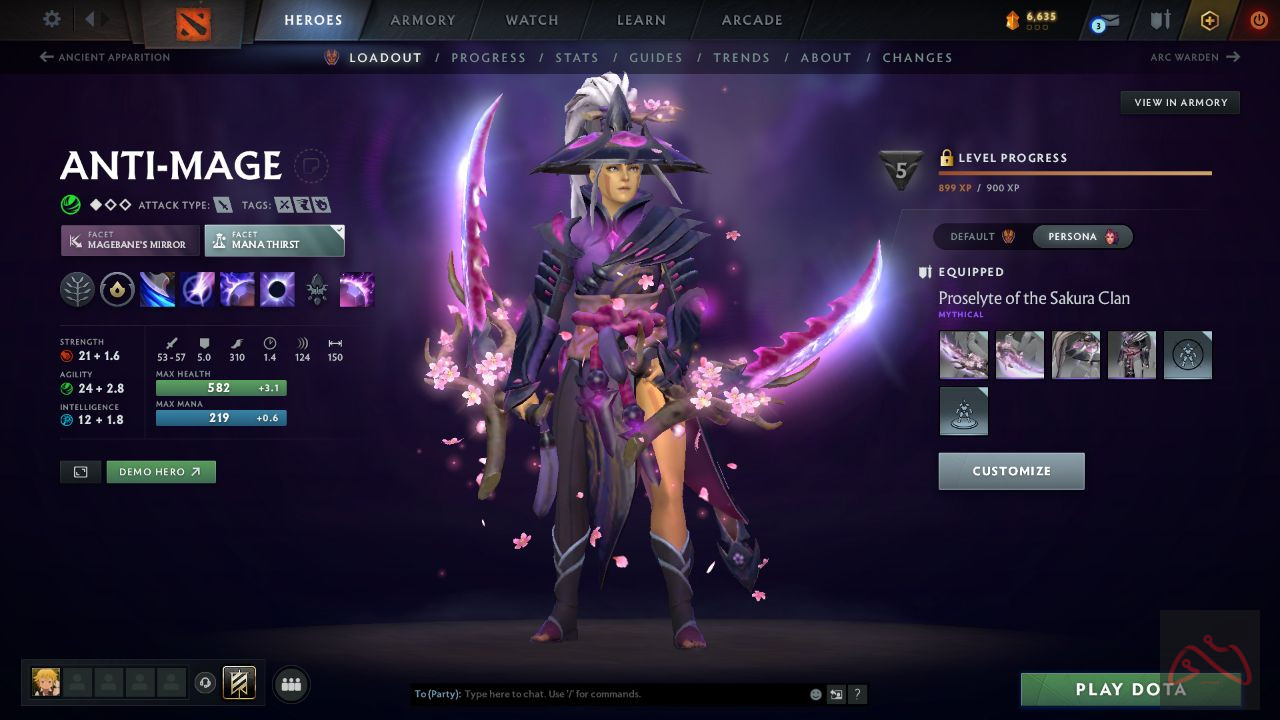Show the hero Stats section
1280x720 pixels.
(x=577, y=58)
